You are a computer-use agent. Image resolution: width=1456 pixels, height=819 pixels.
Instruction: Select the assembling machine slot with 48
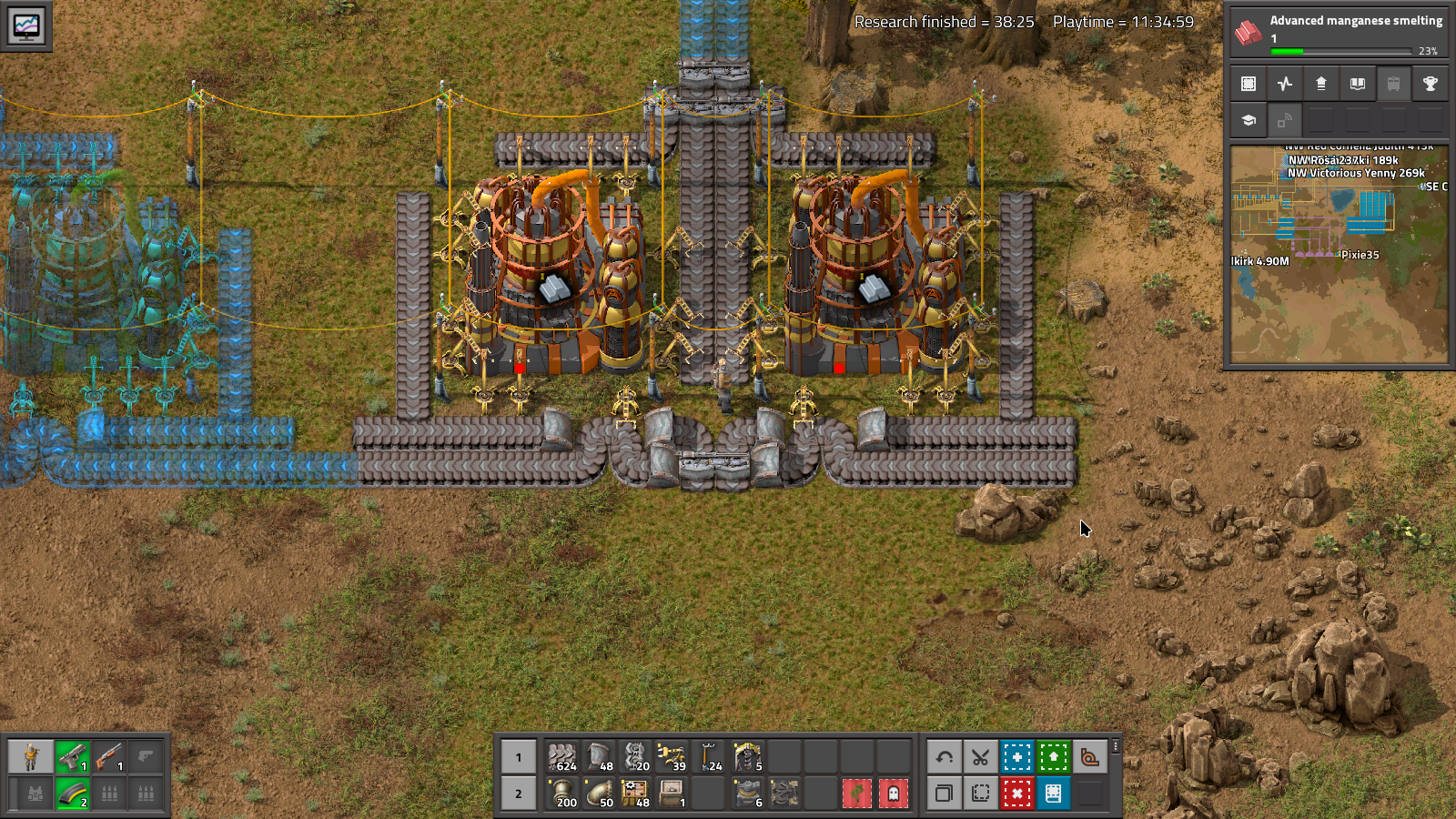point(636,793)
